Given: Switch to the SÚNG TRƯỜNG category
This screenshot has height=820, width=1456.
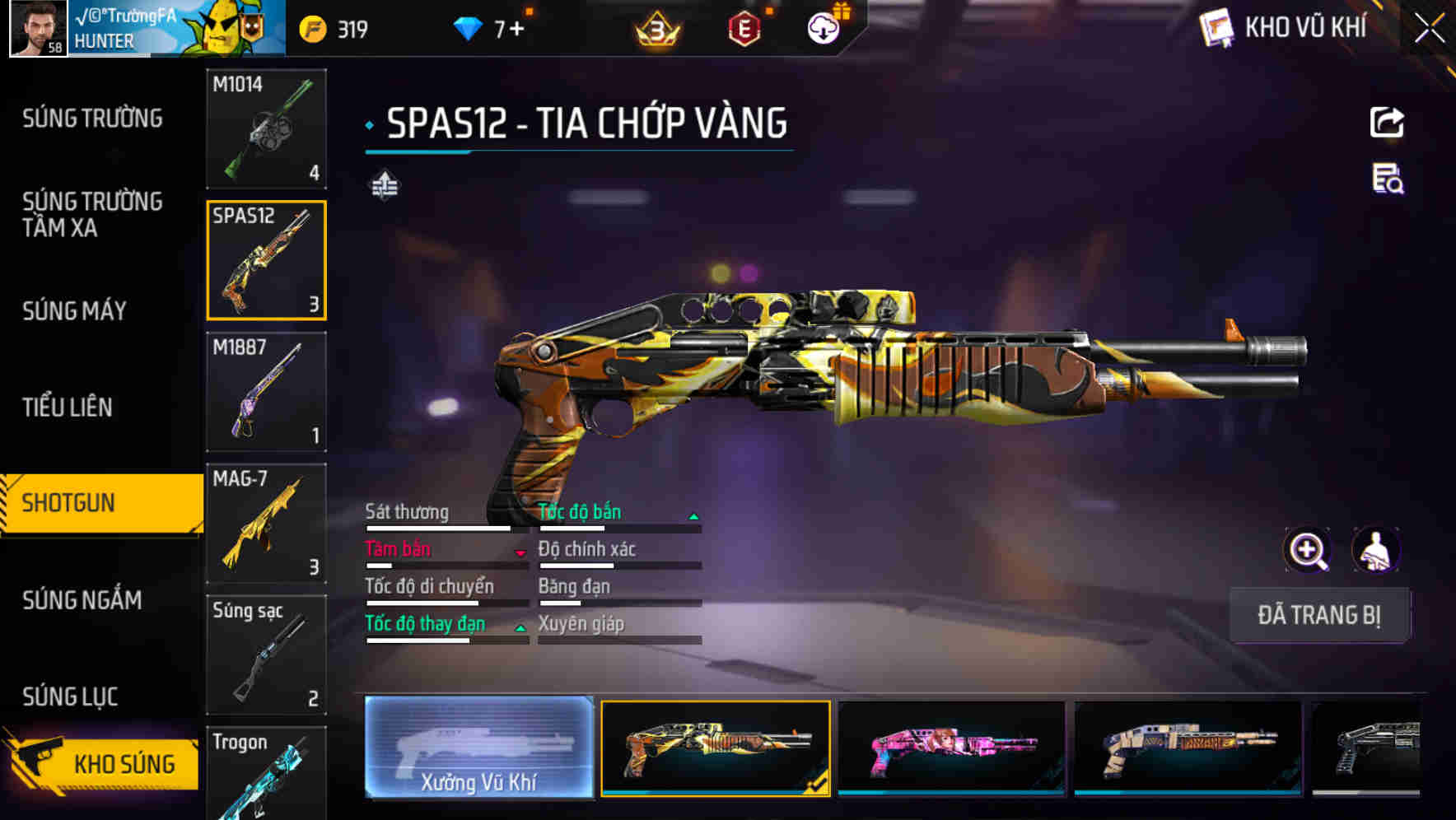Looking at the screenshot, I should click(92, 119).
